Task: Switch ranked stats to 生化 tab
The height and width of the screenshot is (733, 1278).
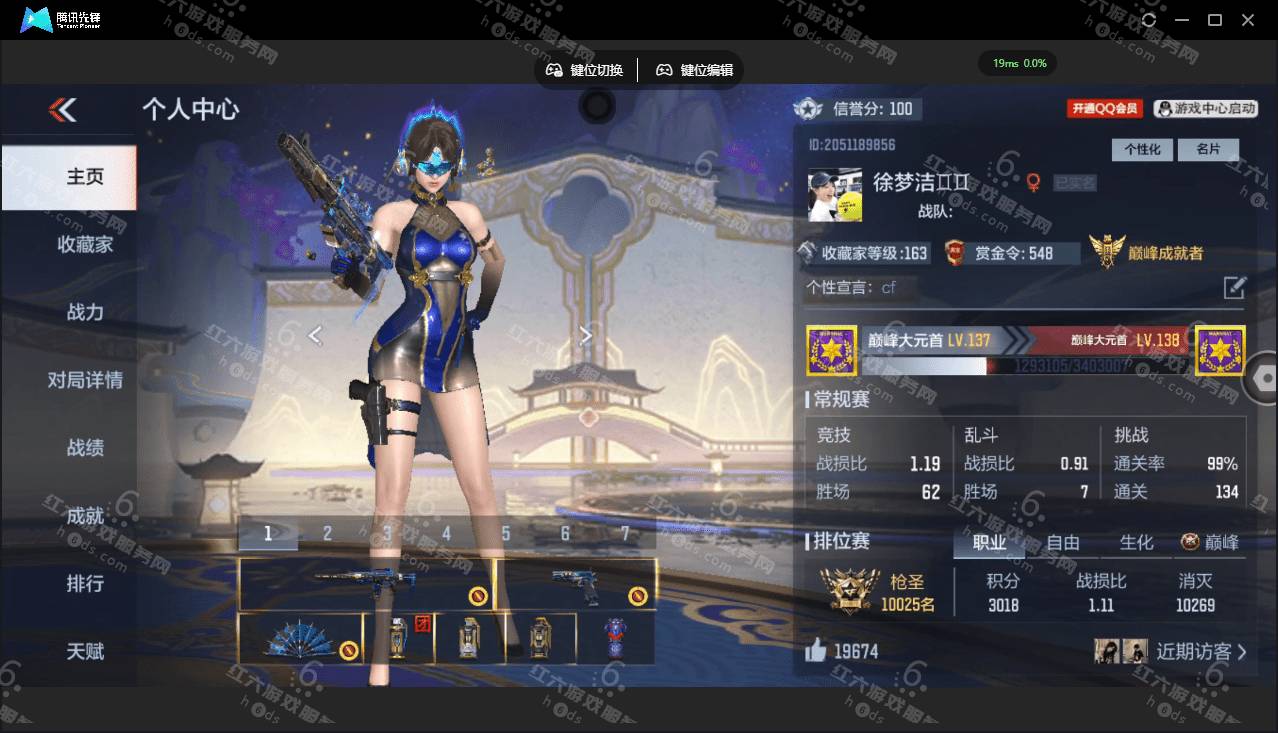Action: point(1136,542)
